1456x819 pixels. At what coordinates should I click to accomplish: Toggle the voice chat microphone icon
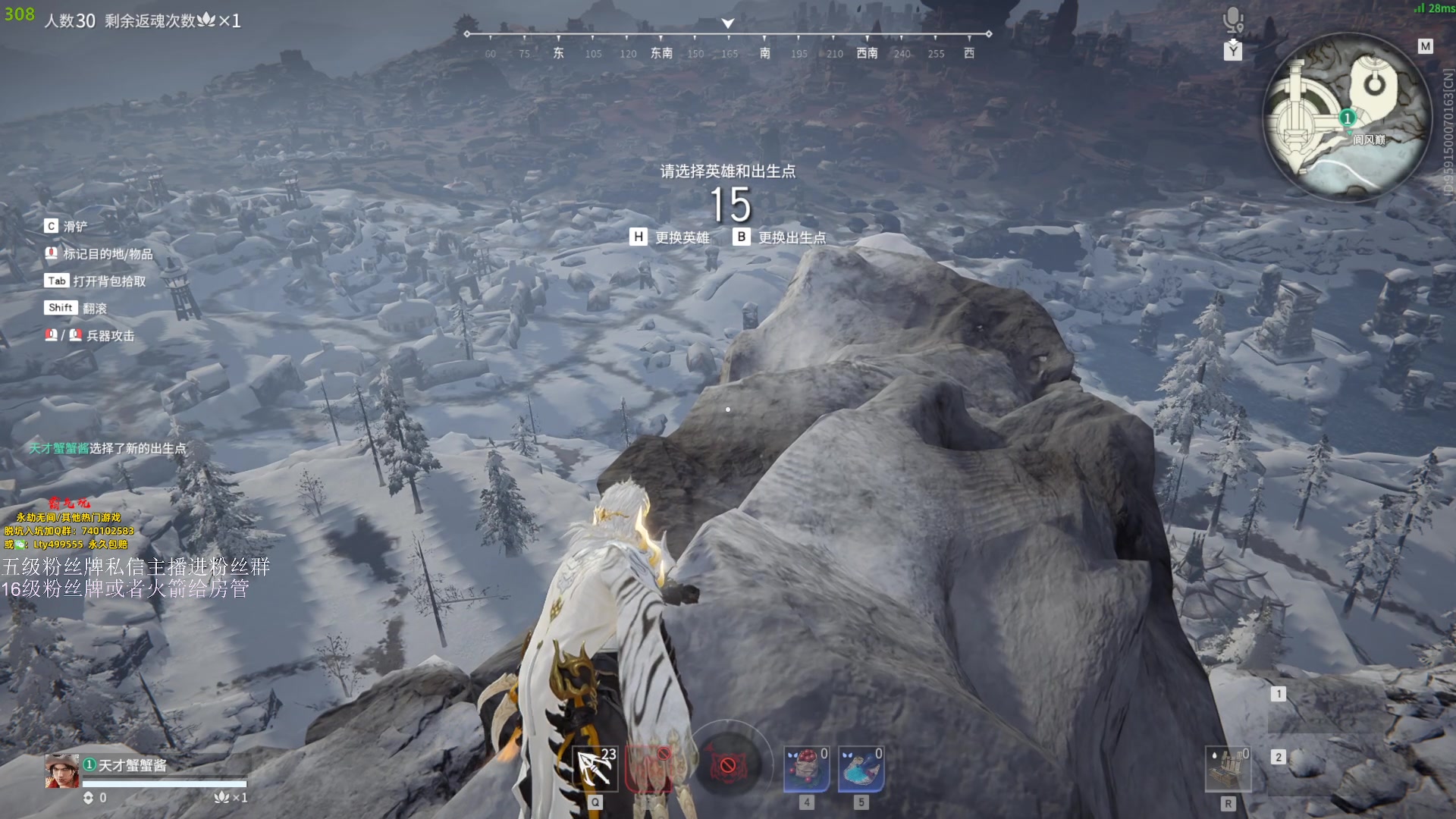point(1233,20)
